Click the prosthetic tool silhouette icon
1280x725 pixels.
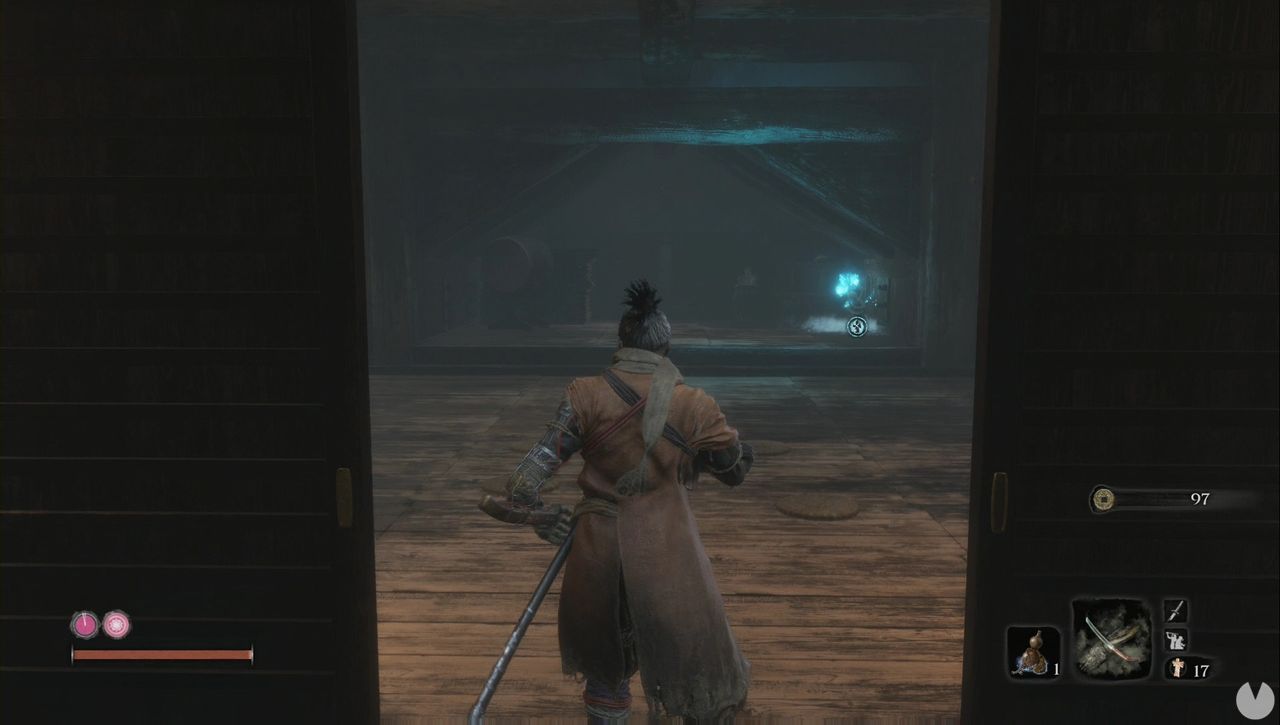click(1176, 641)
